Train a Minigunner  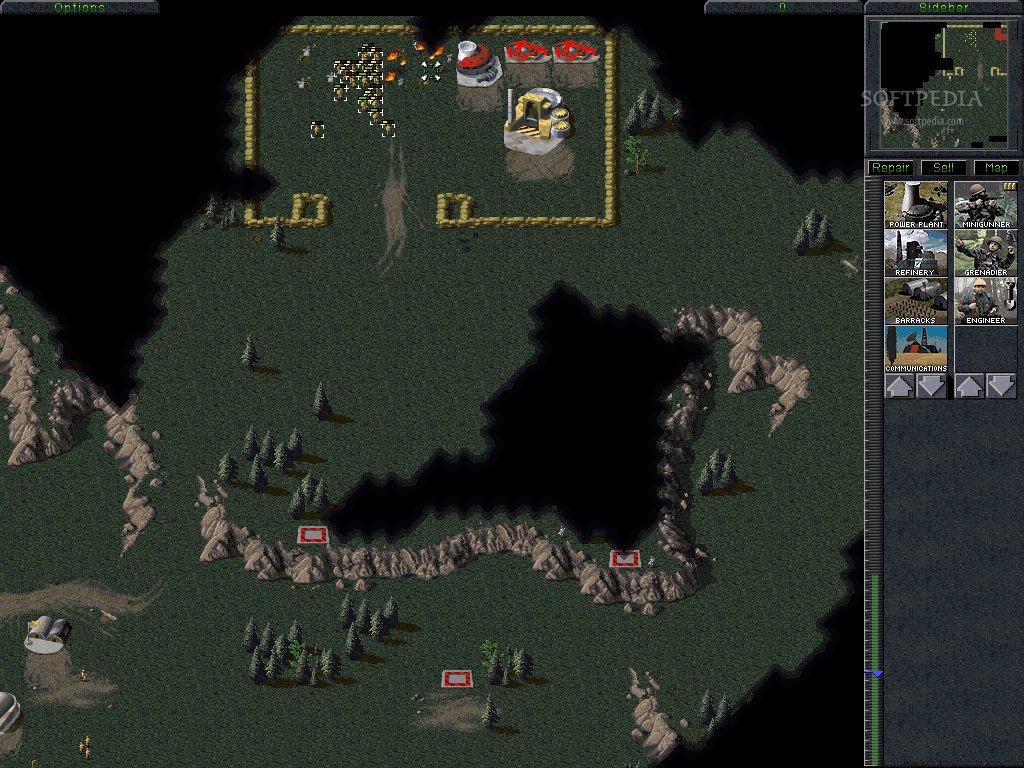986,204
